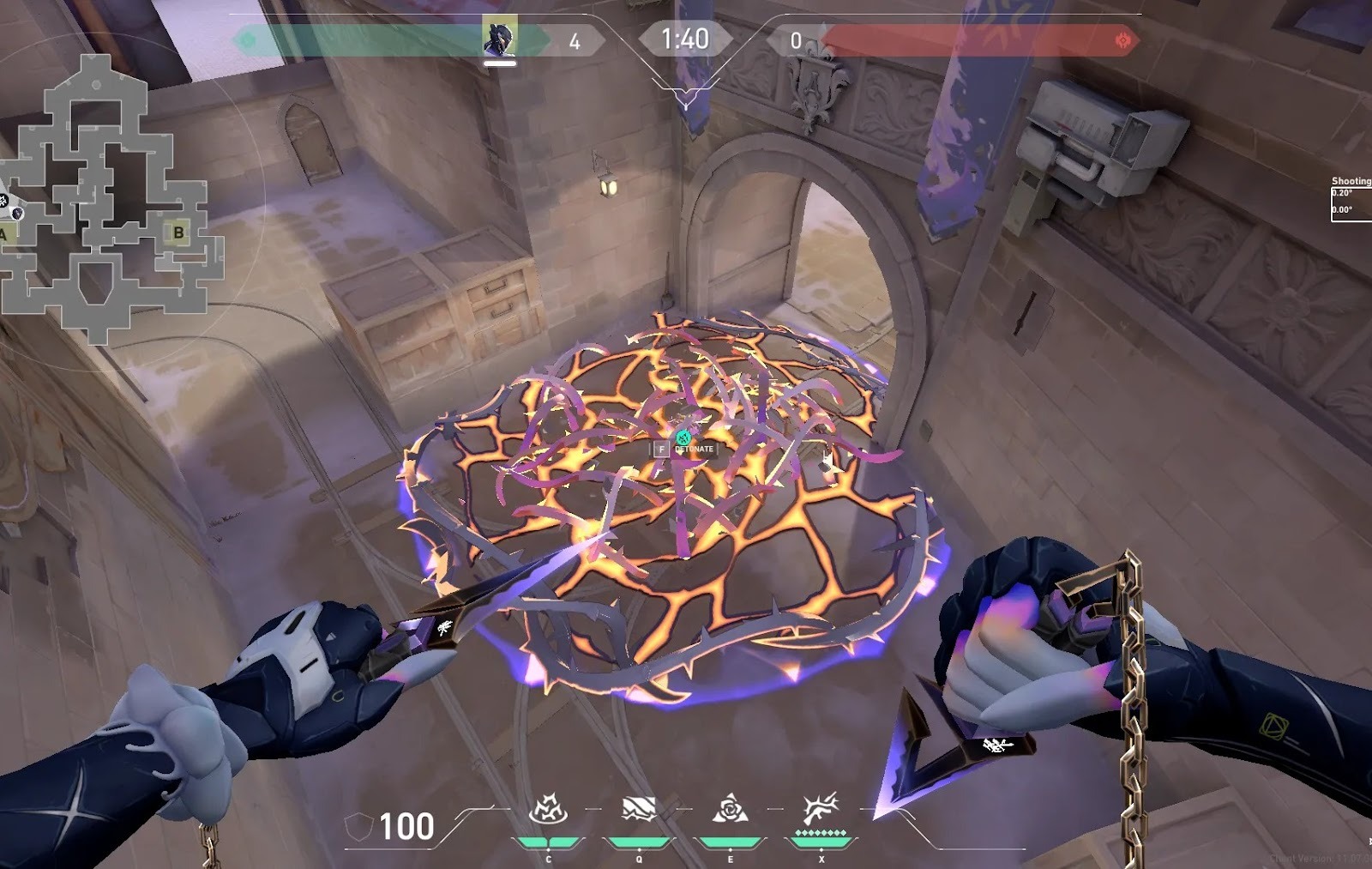Trigger the Steel Garden ultimate icon
Image resolution: width=1372 pixels, height=869 pixels.
[820, 809]
